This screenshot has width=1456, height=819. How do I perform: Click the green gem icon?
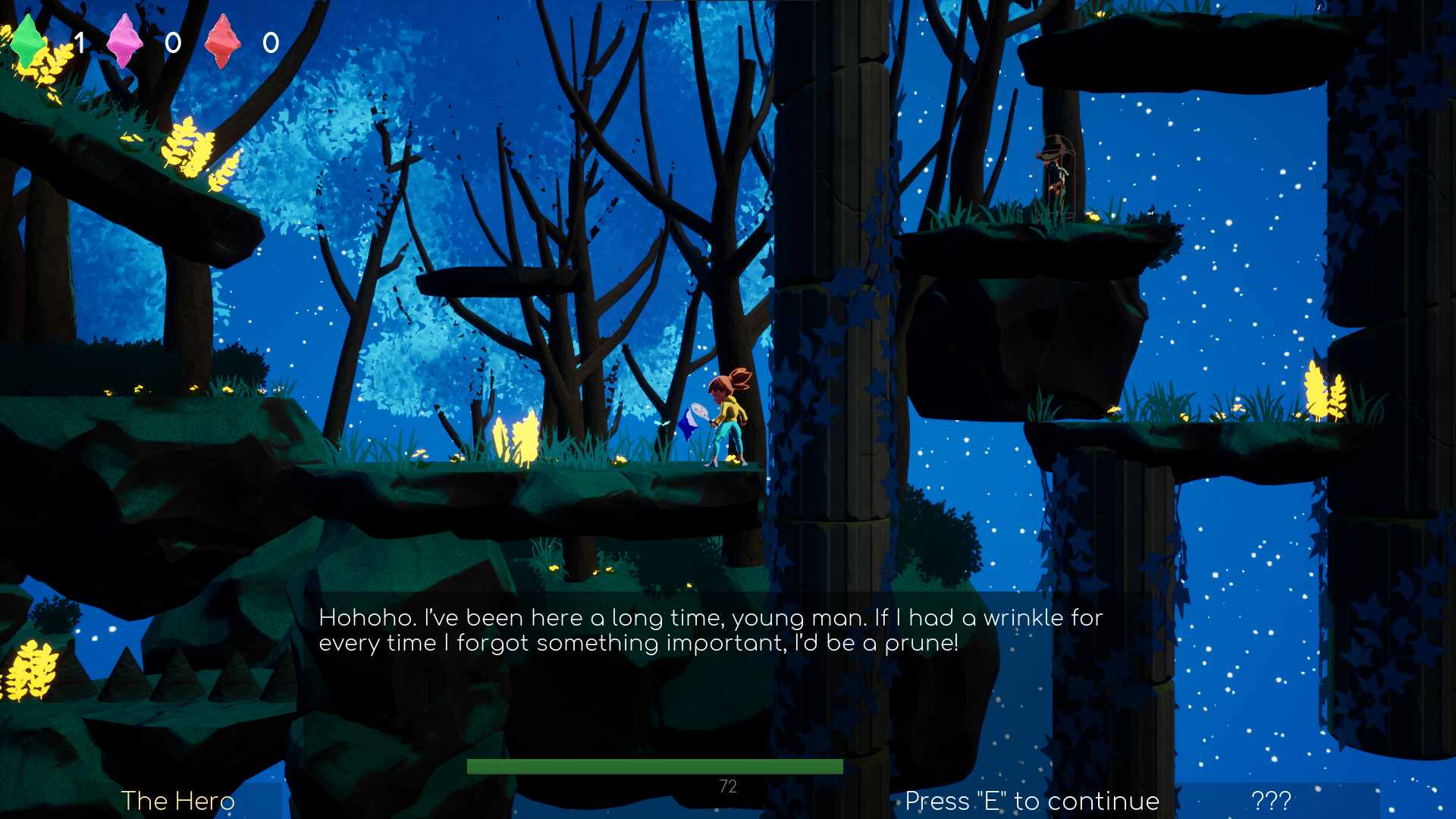28,42
